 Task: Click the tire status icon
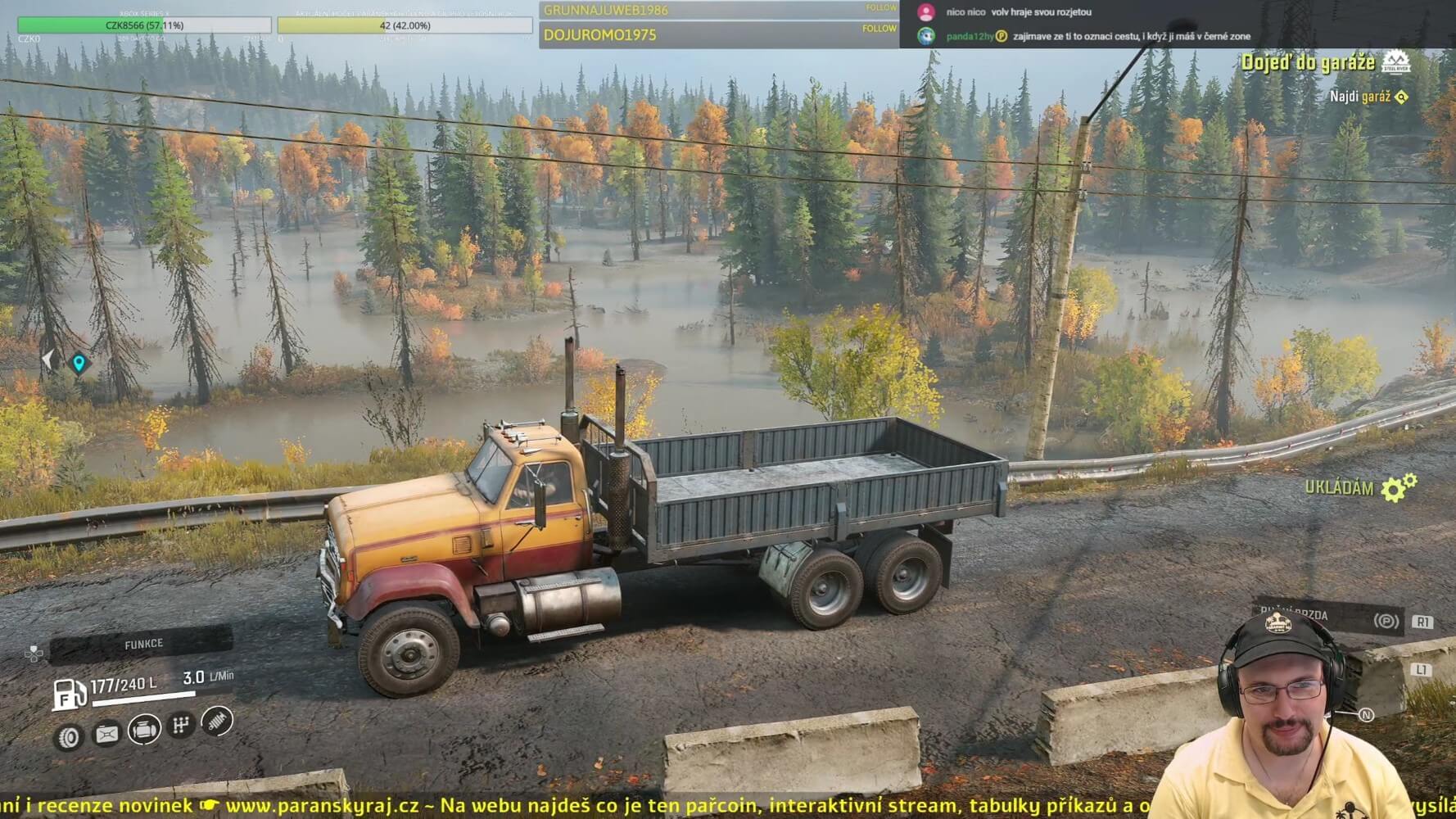point(69,738)
